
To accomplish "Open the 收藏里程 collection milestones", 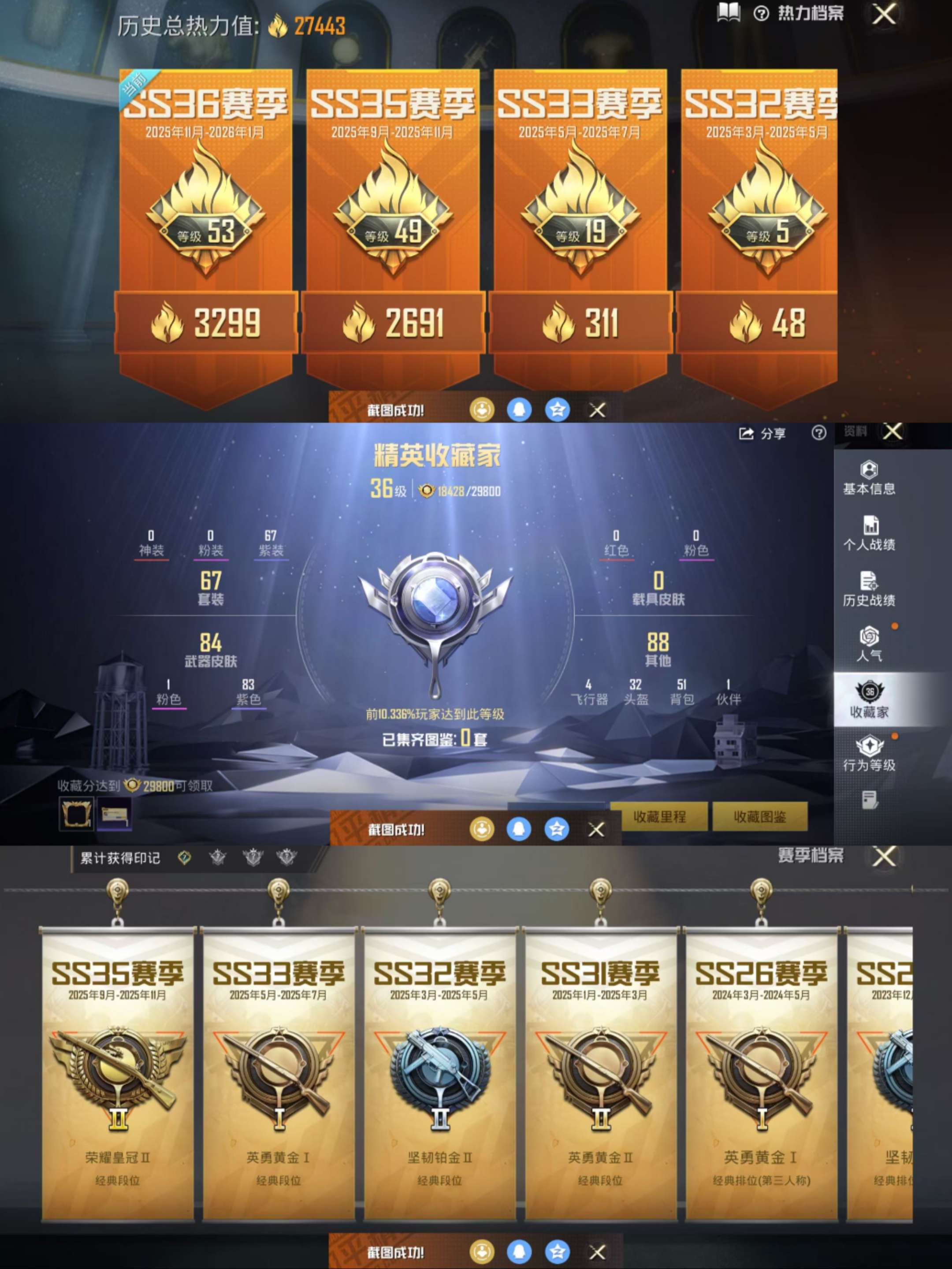I will [x=659, y=816].
